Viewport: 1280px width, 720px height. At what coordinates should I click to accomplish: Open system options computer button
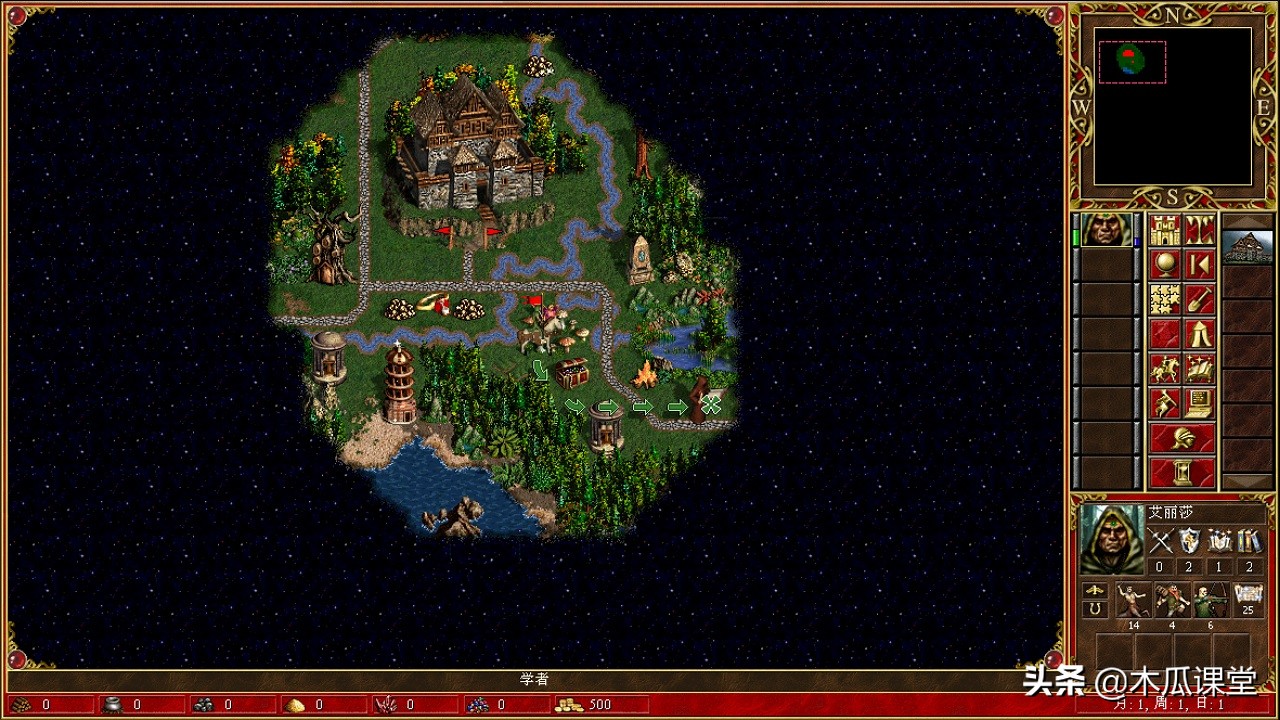pyautogui.click(x=1200, y=403)
